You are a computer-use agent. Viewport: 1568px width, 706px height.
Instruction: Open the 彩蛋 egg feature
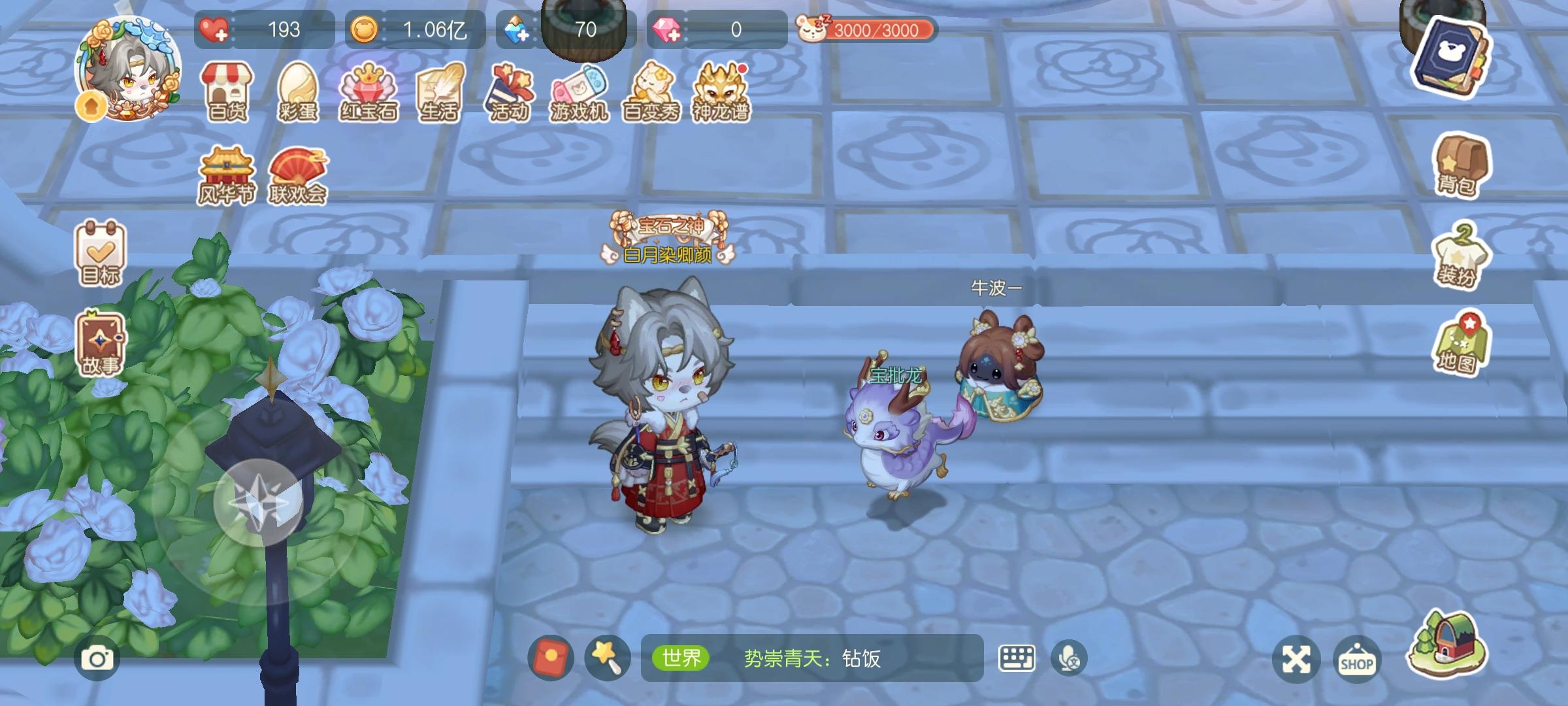point(299,92)
